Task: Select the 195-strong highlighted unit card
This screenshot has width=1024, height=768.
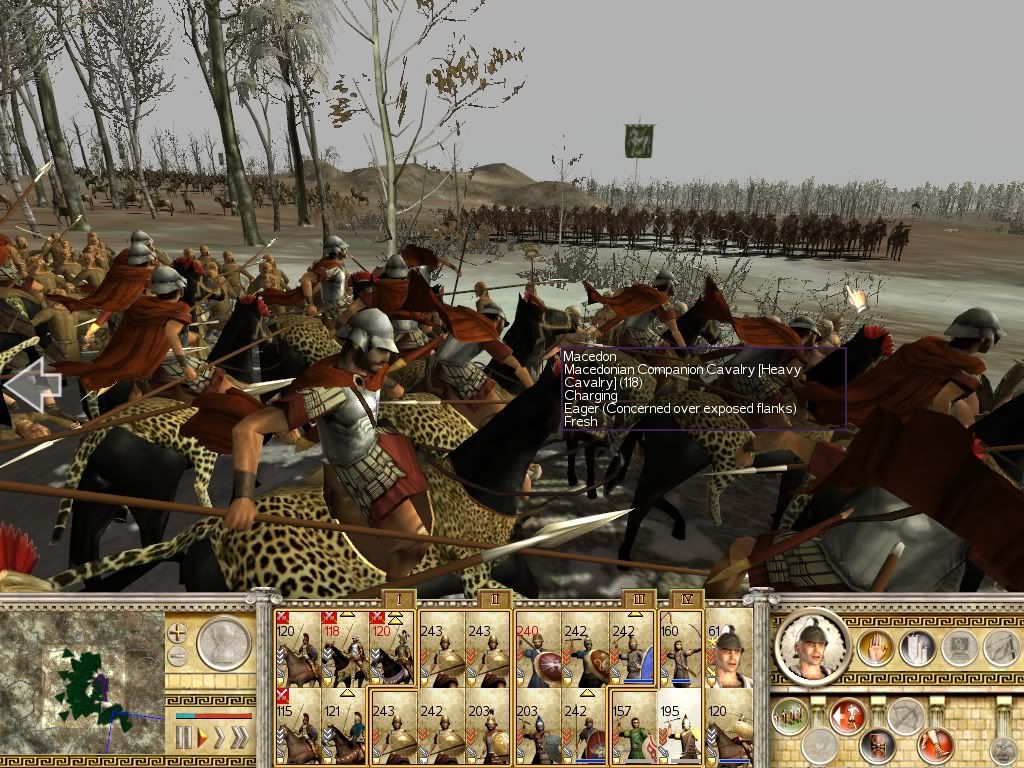Action: [x=681, y=727]
